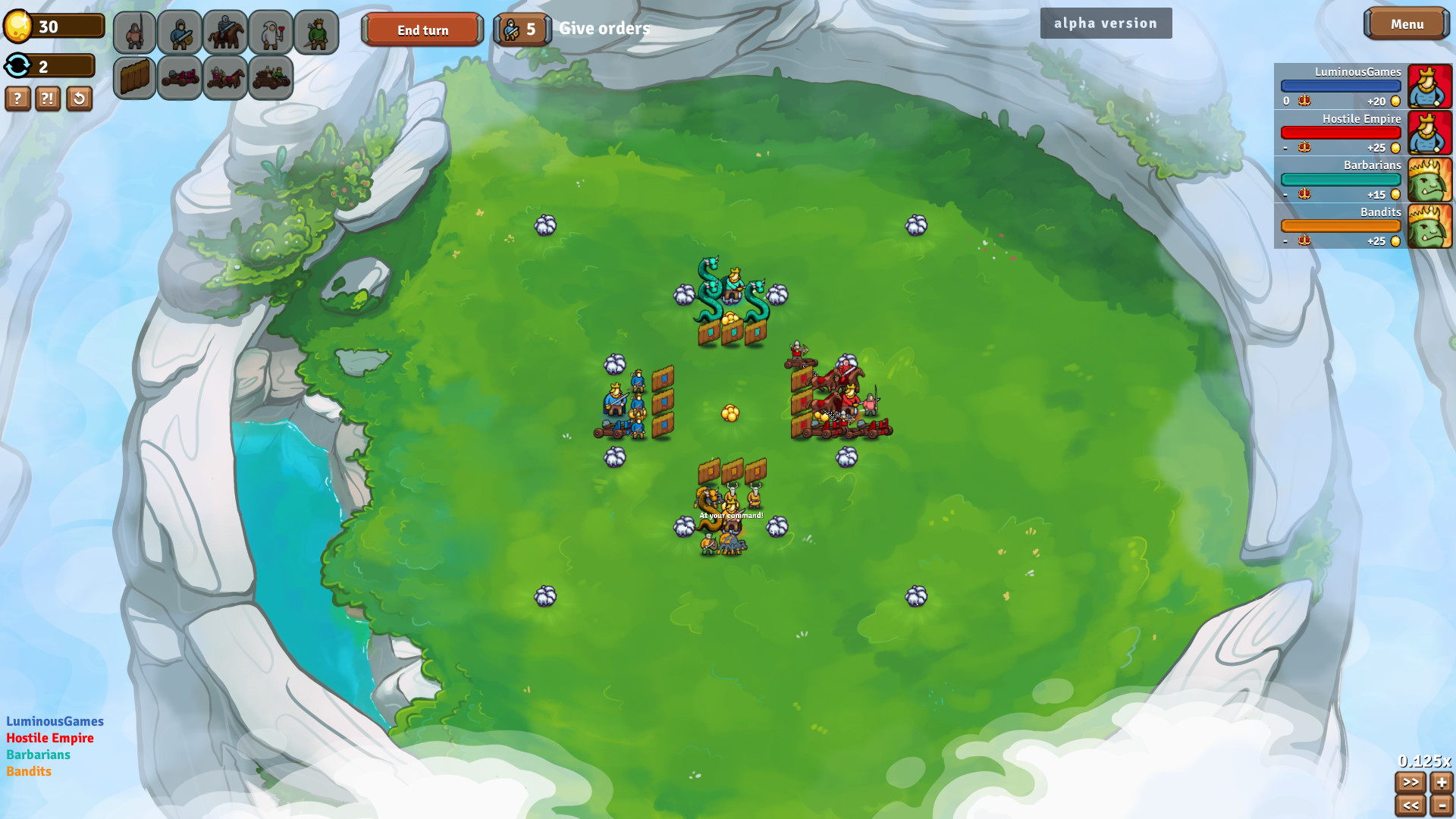This screenshot has width=1456, height=819.
Task: Click the fast-forward double arrow button
Action: pyautogui.click(x=1412, y=783)
